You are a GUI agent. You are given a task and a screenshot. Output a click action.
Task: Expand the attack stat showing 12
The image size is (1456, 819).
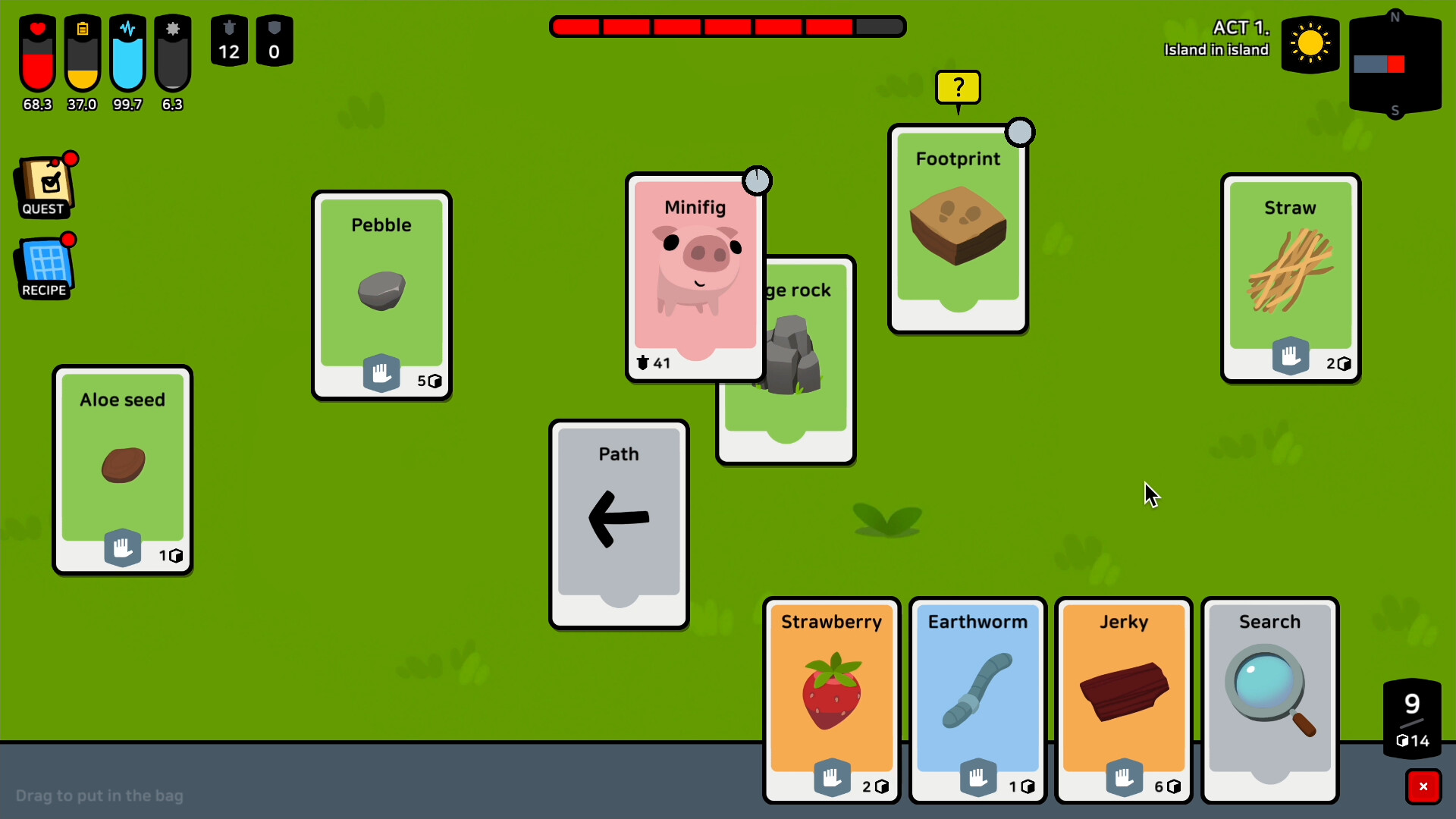coord(229,41)
